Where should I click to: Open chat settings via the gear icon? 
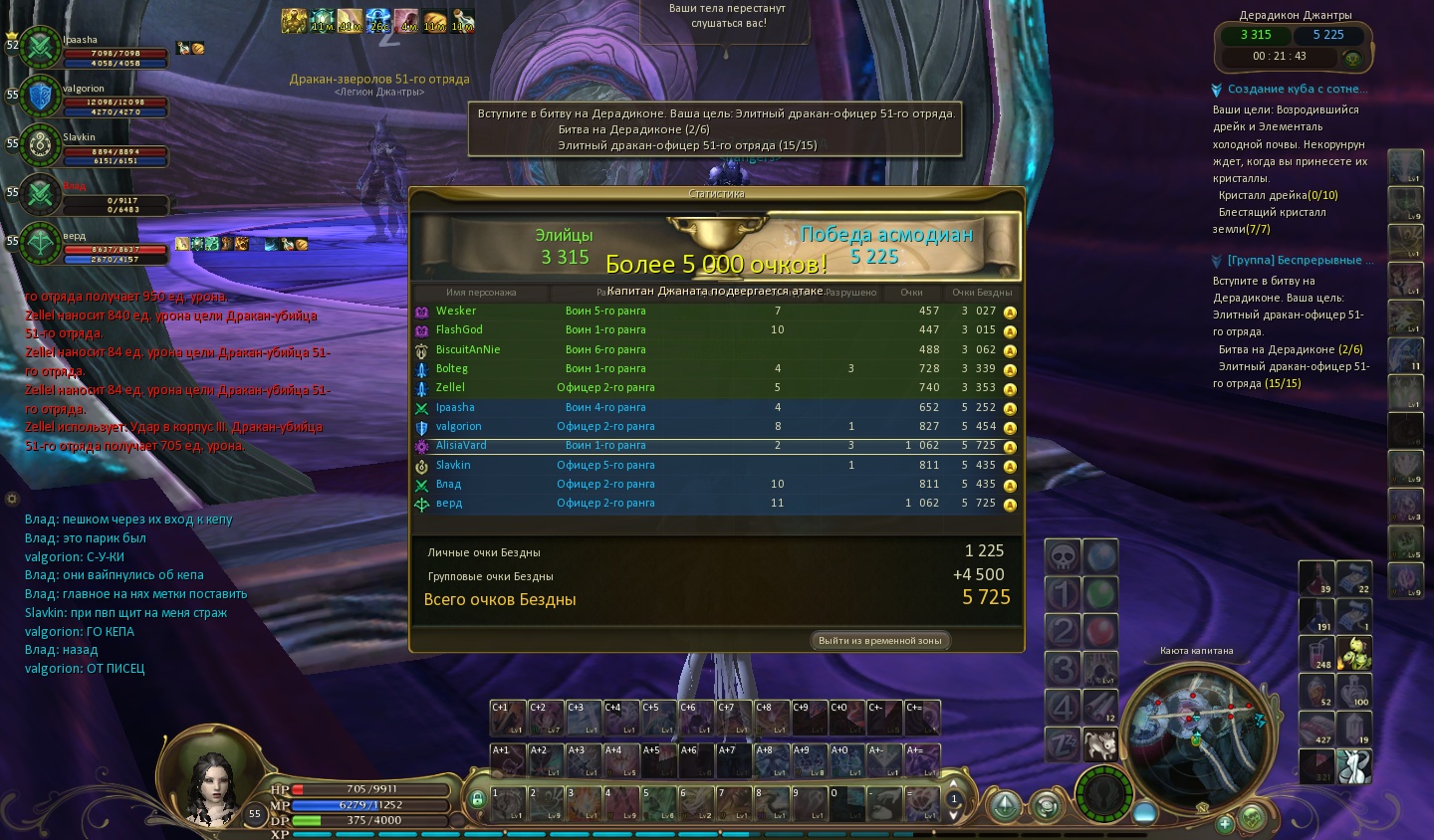(x=12, y=499)
